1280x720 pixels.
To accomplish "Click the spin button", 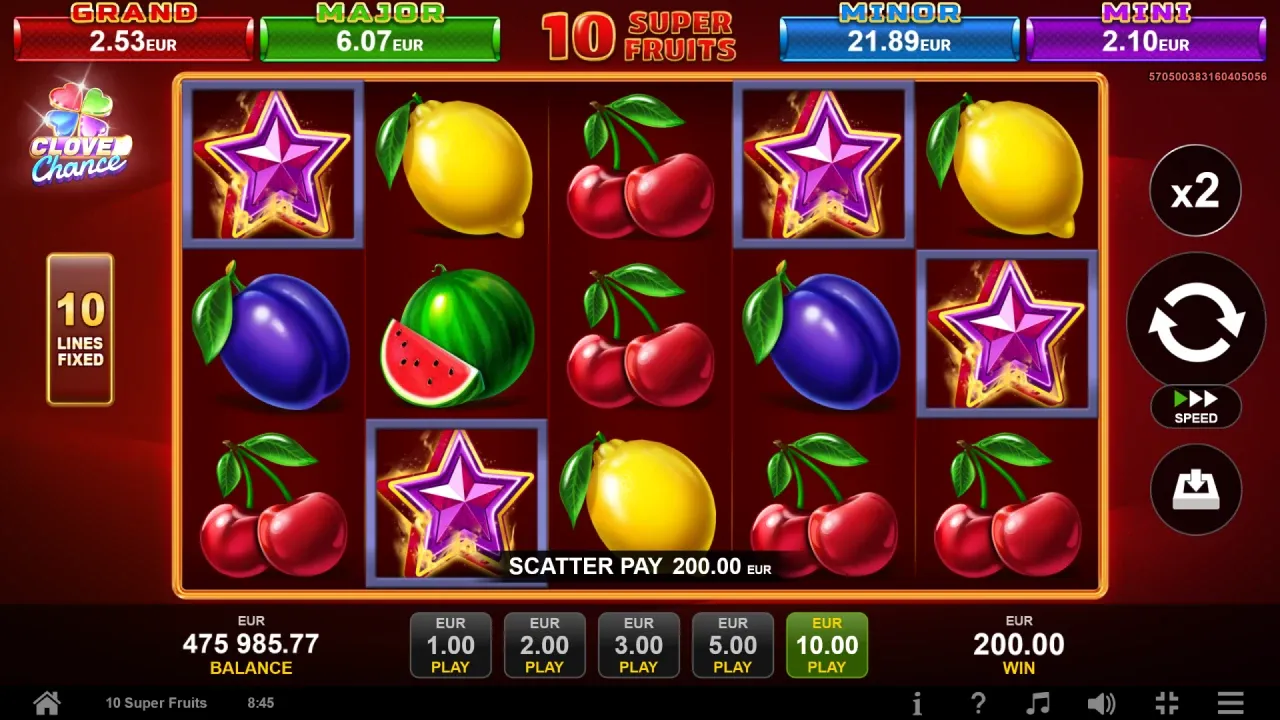I will pos(1196,320).
